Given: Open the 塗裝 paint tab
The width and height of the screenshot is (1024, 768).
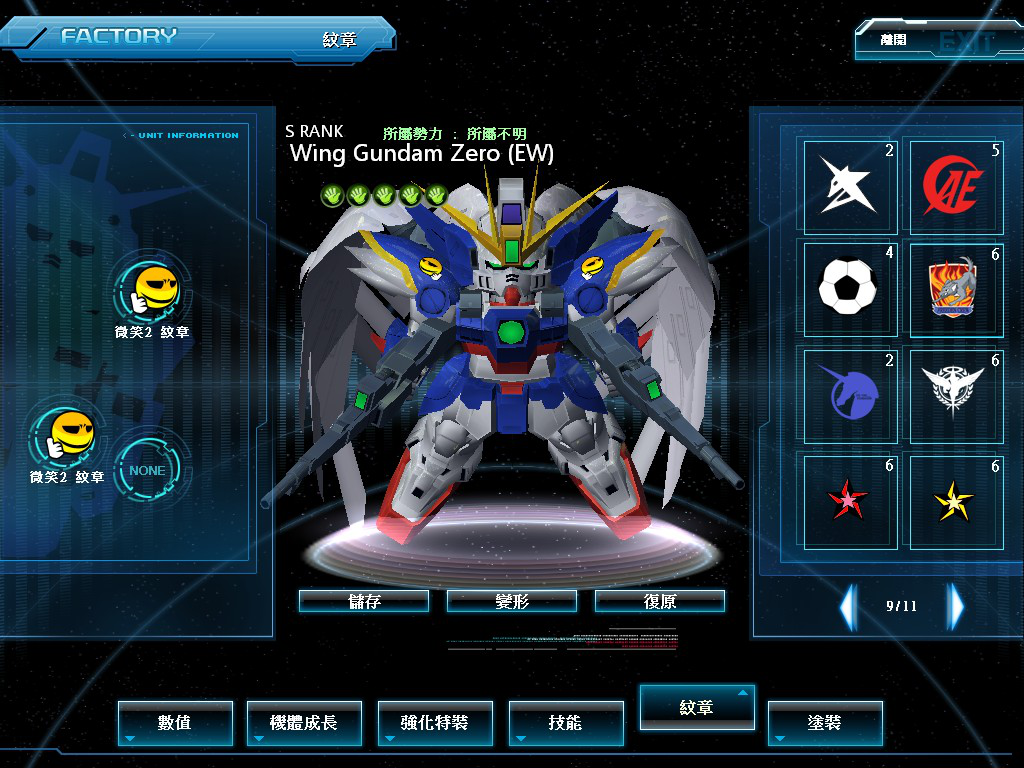Looking at the screenshot, I should pos(825,722).
